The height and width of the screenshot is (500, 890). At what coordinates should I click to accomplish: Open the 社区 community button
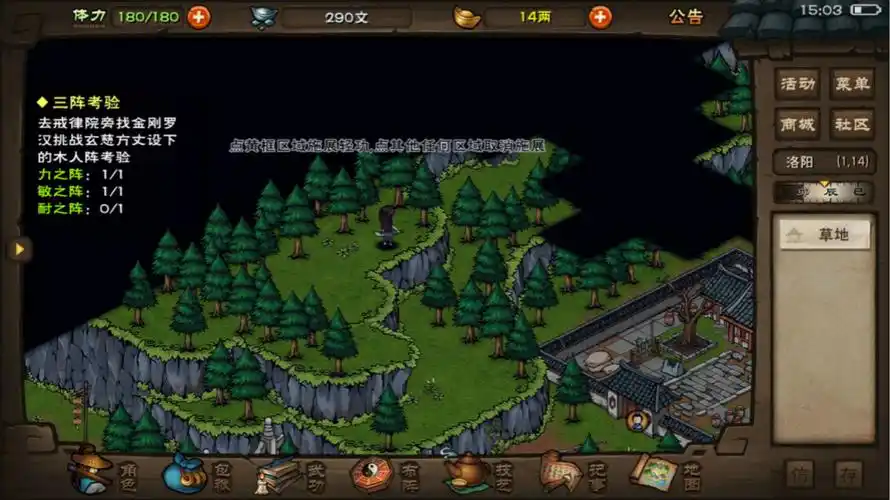click(852, 124)
